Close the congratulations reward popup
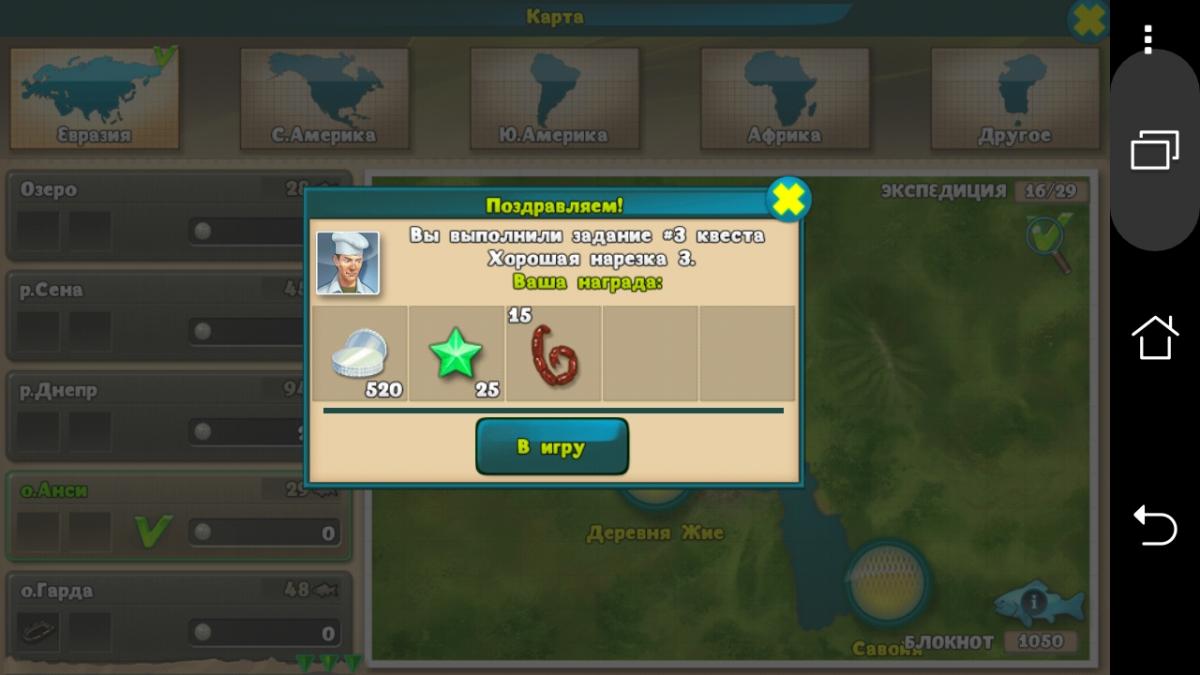This screenshot has width=1200, height=675. coord(788,200)
